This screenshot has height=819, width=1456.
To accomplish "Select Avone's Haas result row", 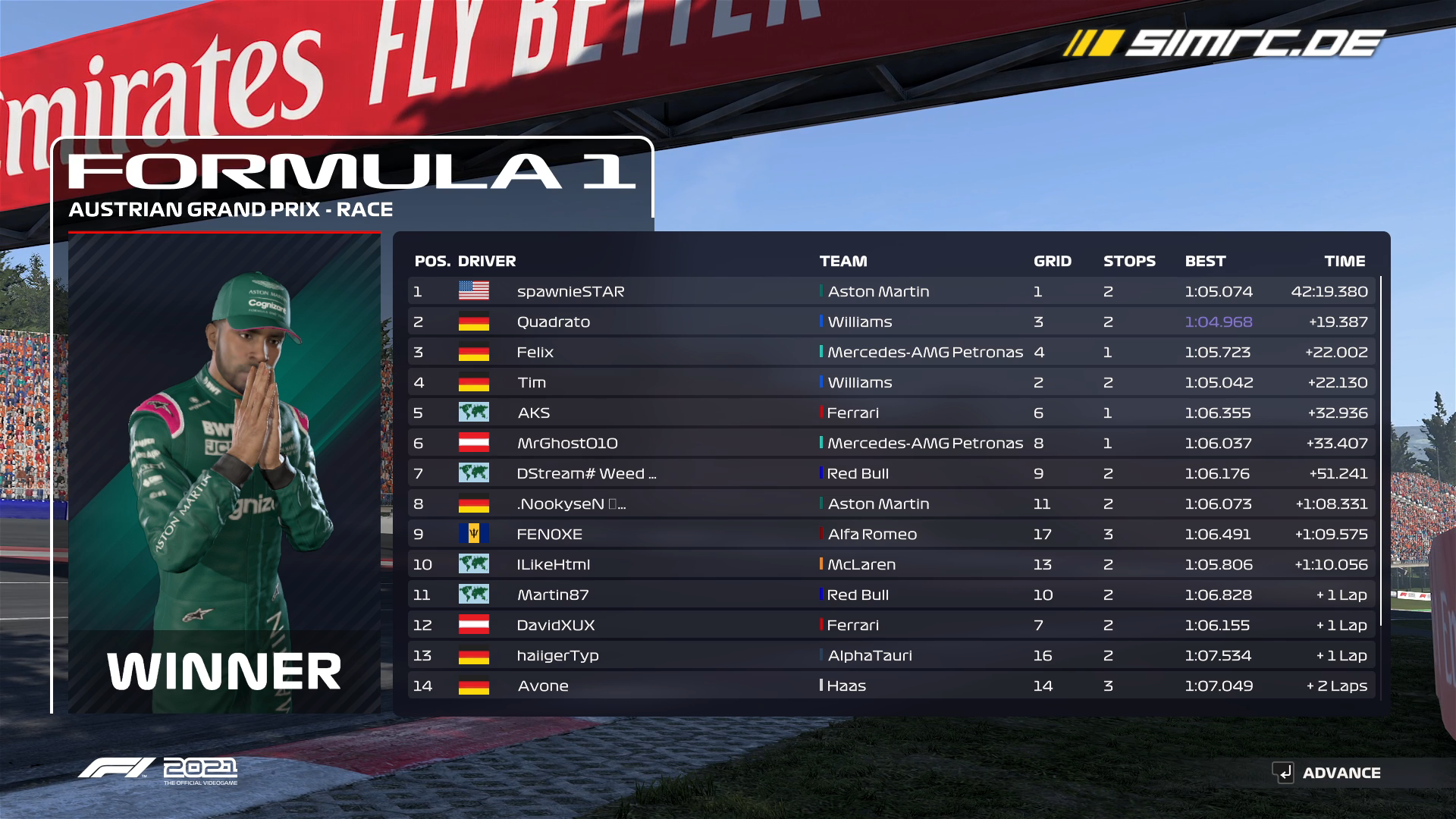I will click(x=891, y=686).
